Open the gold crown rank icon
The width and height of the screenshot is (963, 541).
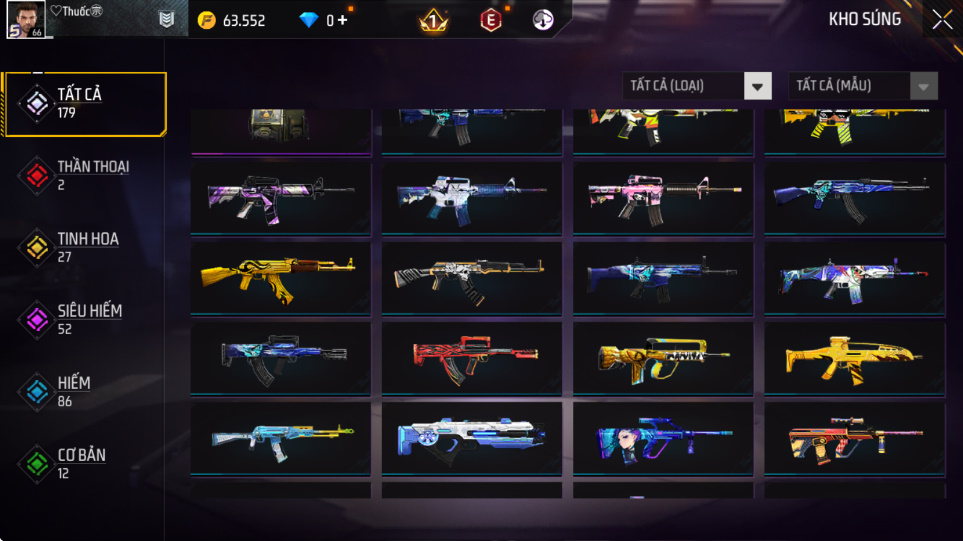(x=433, y=20)
